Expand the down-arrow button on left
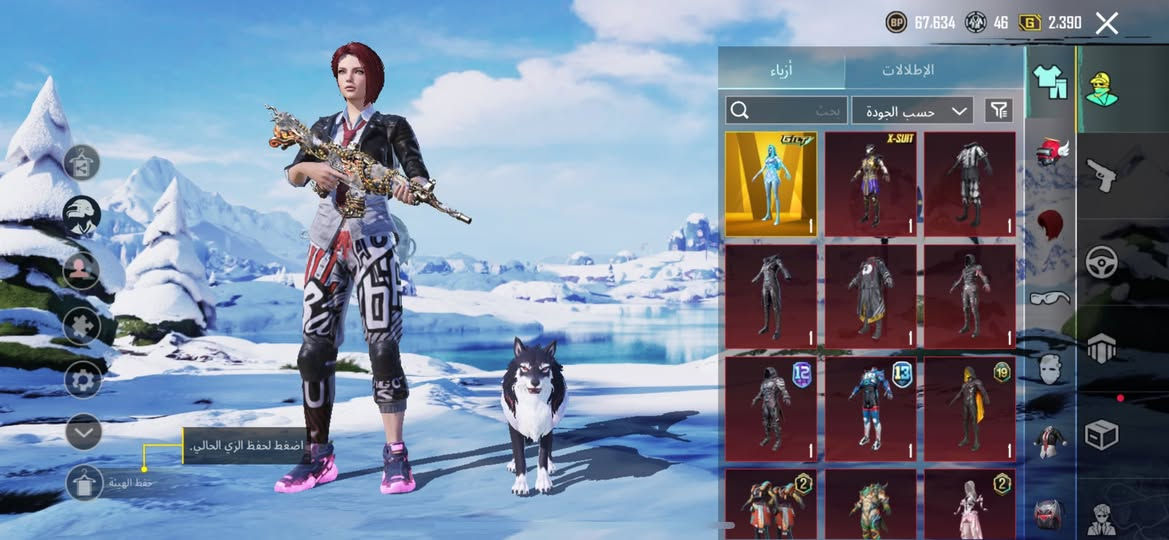This screenshot has width=1169, height=540. point(83,432)
